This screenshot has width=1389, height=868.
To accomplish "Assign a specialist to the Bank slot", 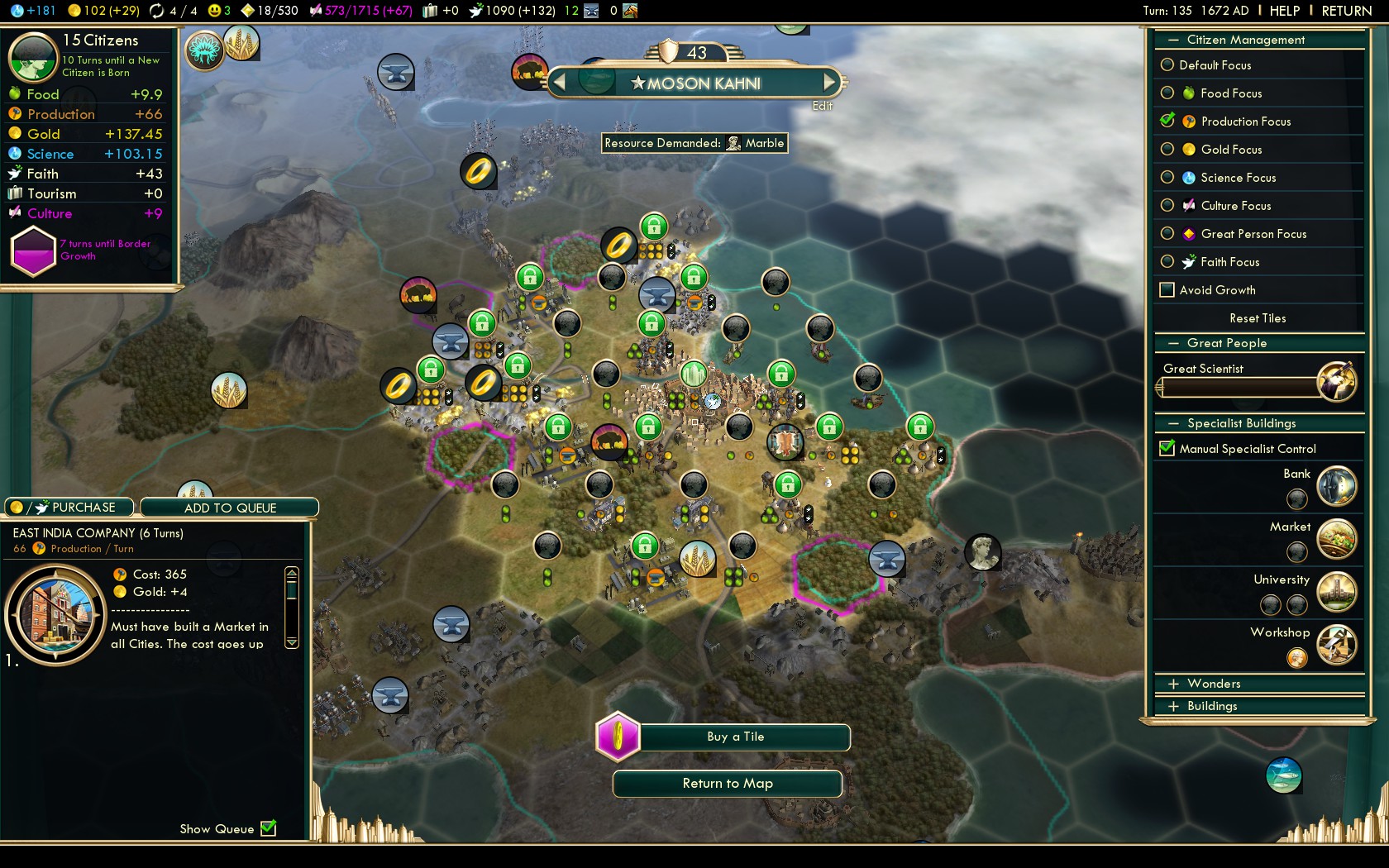I will tap(1296, 498).
